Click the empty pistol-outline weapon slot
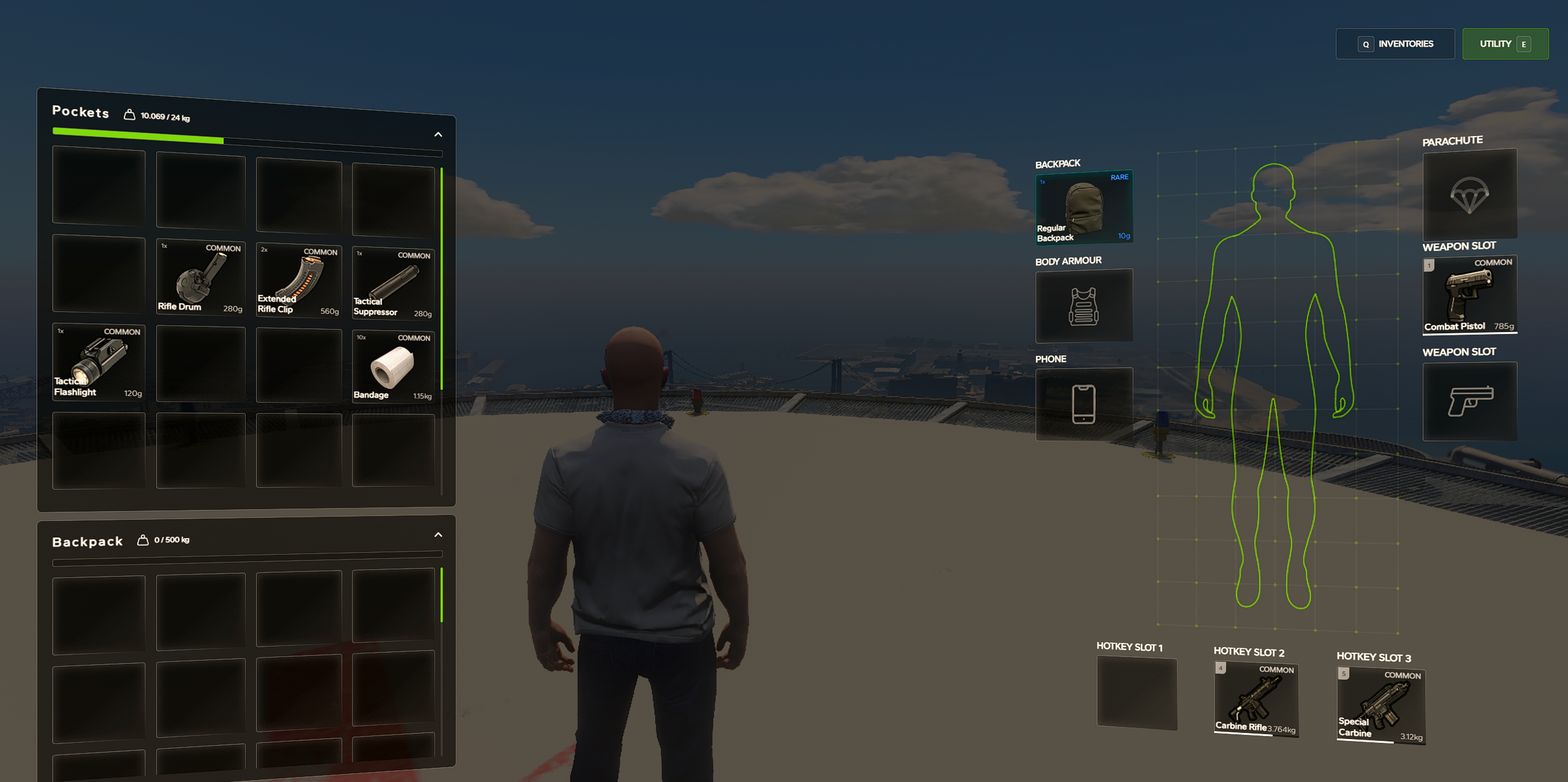The height and width of the screenshot is (782, 1568). (x=1469, y=401)
